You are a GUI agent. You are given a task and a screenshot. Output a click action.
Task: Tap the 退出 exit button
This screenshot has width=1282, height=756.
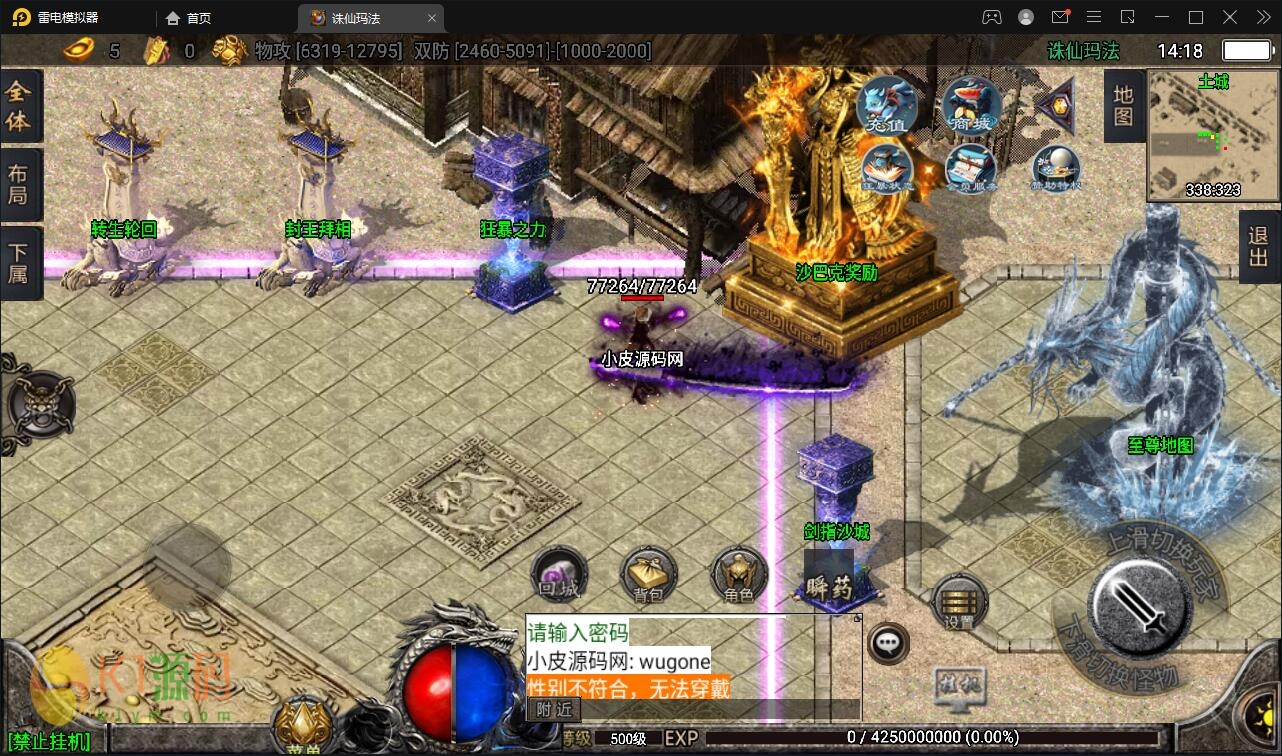coord(1259,246)
